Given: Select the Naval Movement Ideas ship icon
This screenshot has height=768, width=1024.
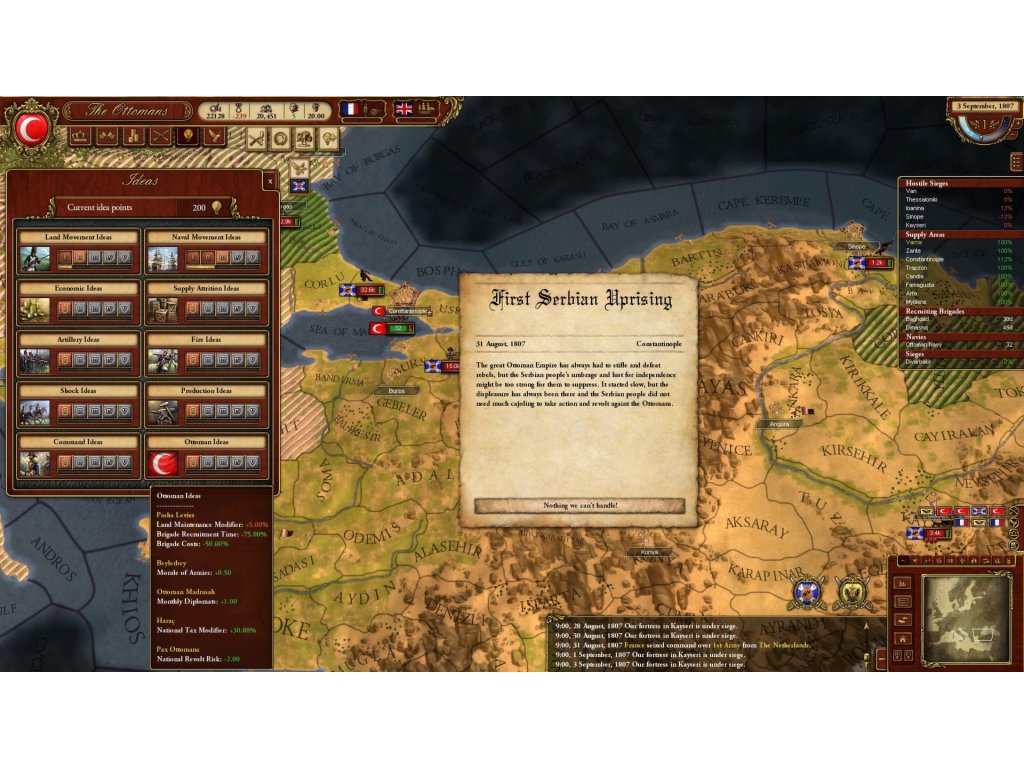Looking at the screenshot, I should pyautogui.click(x=163, y=259).
